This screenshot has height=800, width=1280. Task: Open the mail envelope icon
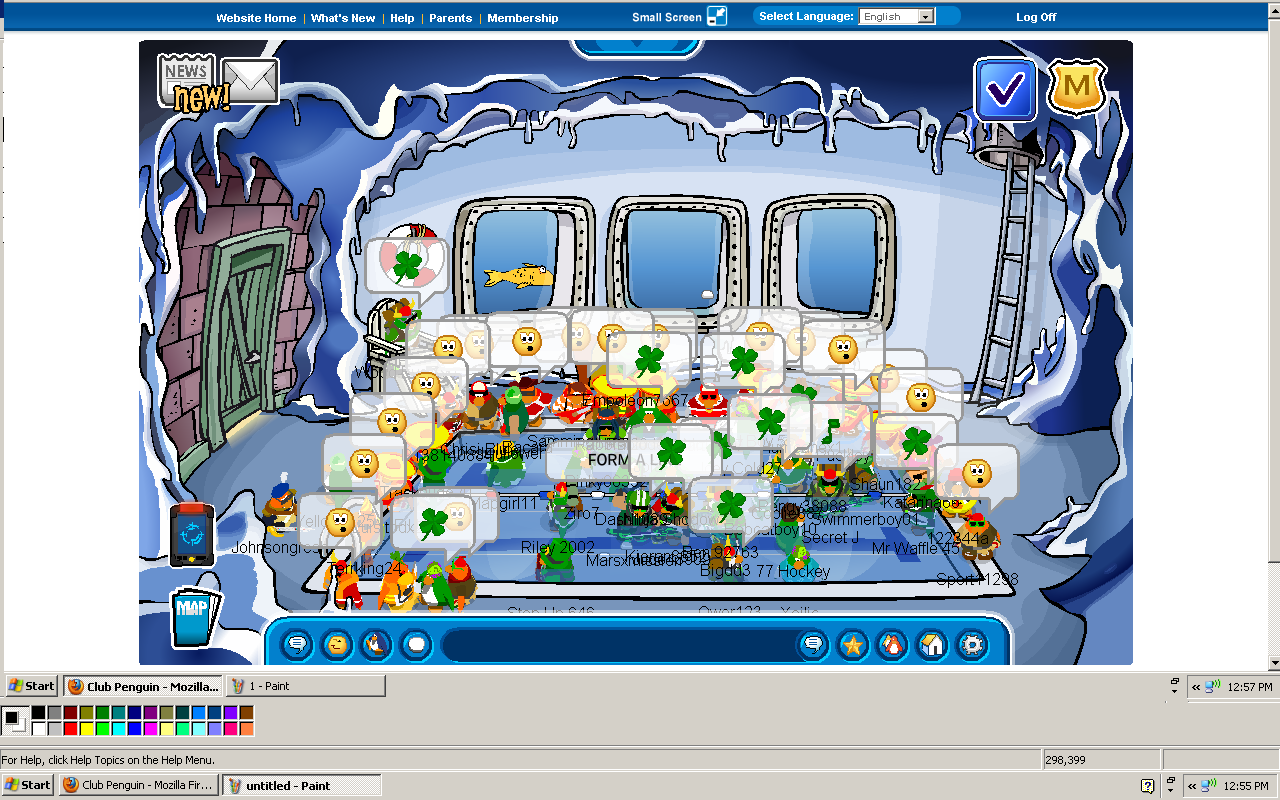click(250, 81)
